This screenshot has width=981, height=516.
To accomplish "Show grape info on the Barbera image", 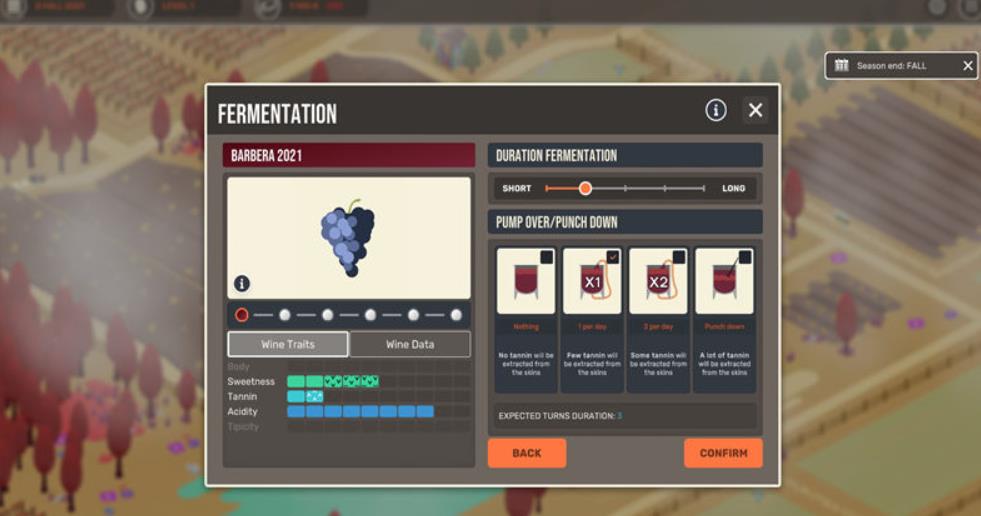I will point(242,284).
